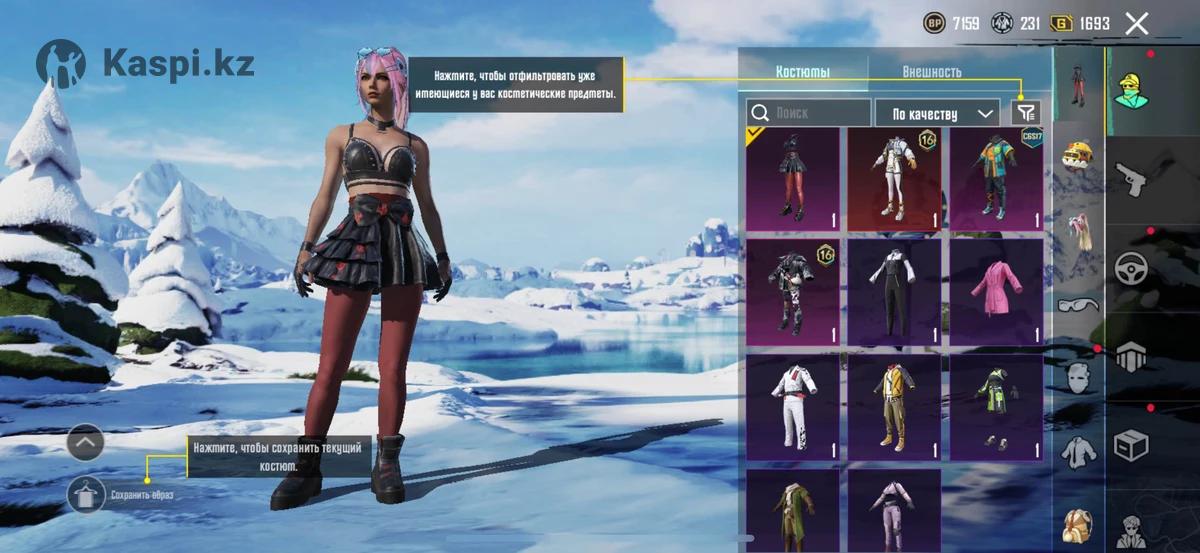The image size is (1200, 553).
Task: Choose the pink coat costume
Action: pyautogui.click(x=996, y=292)
